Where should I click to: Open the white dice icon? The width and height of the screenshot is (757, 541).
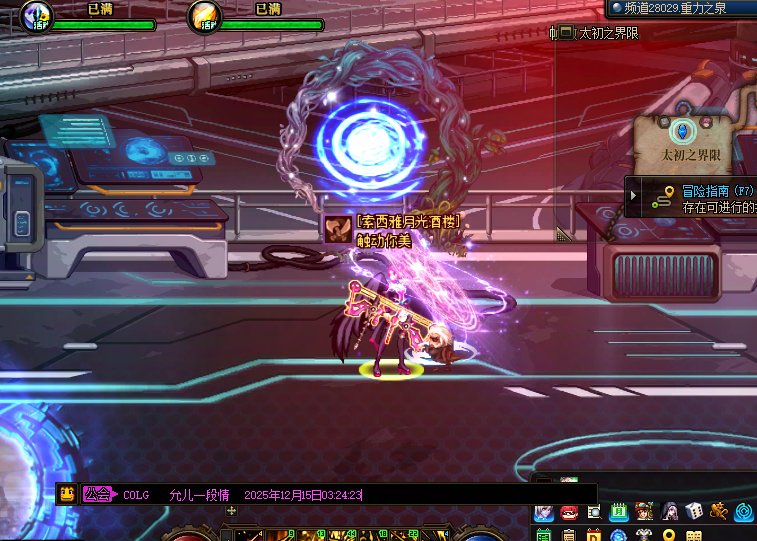pyautogui.click(x=694, y=512)
